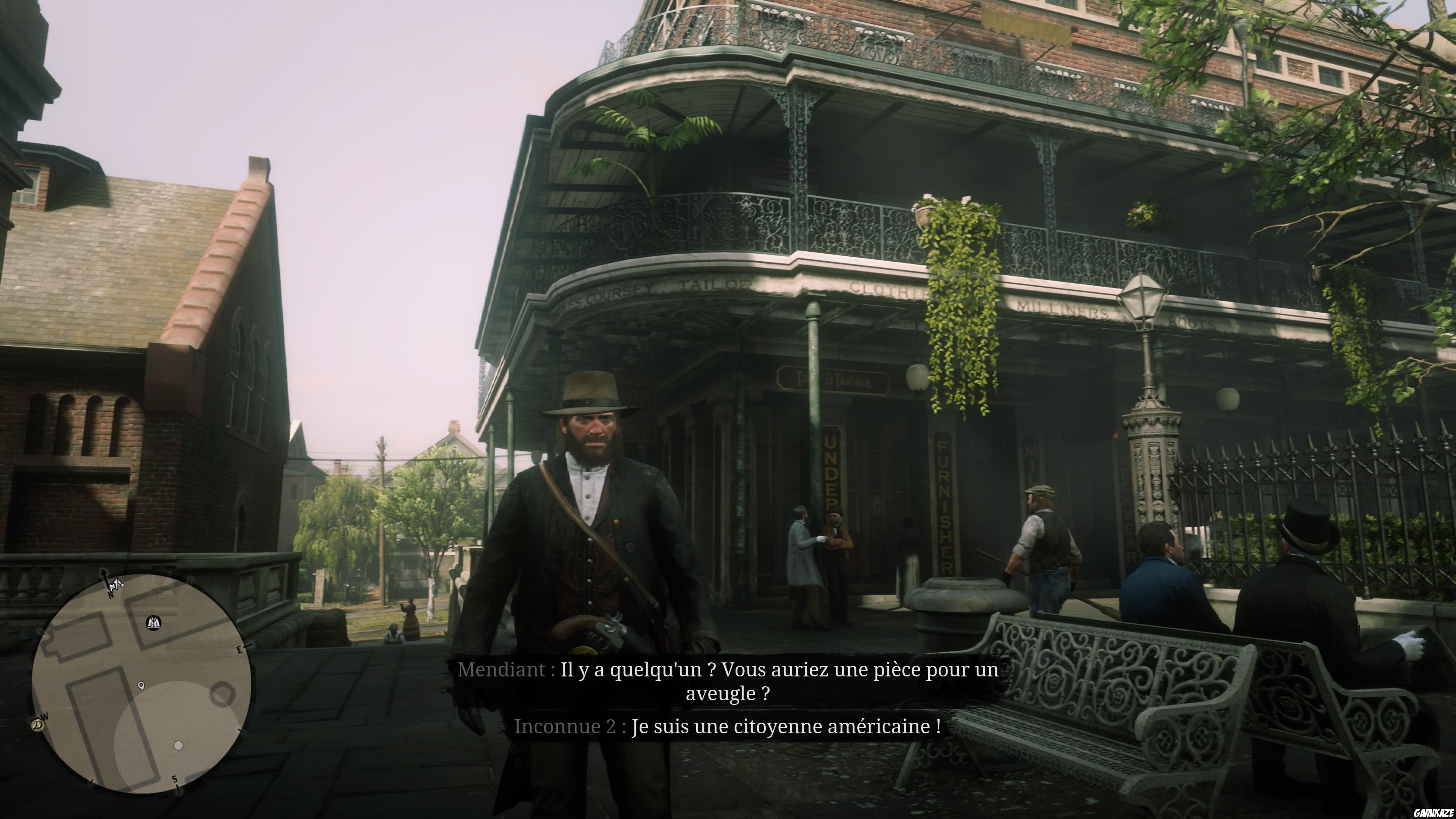Click the binoculars shop icon on the minimap
Screen dimensions: 1456x819
154,623
